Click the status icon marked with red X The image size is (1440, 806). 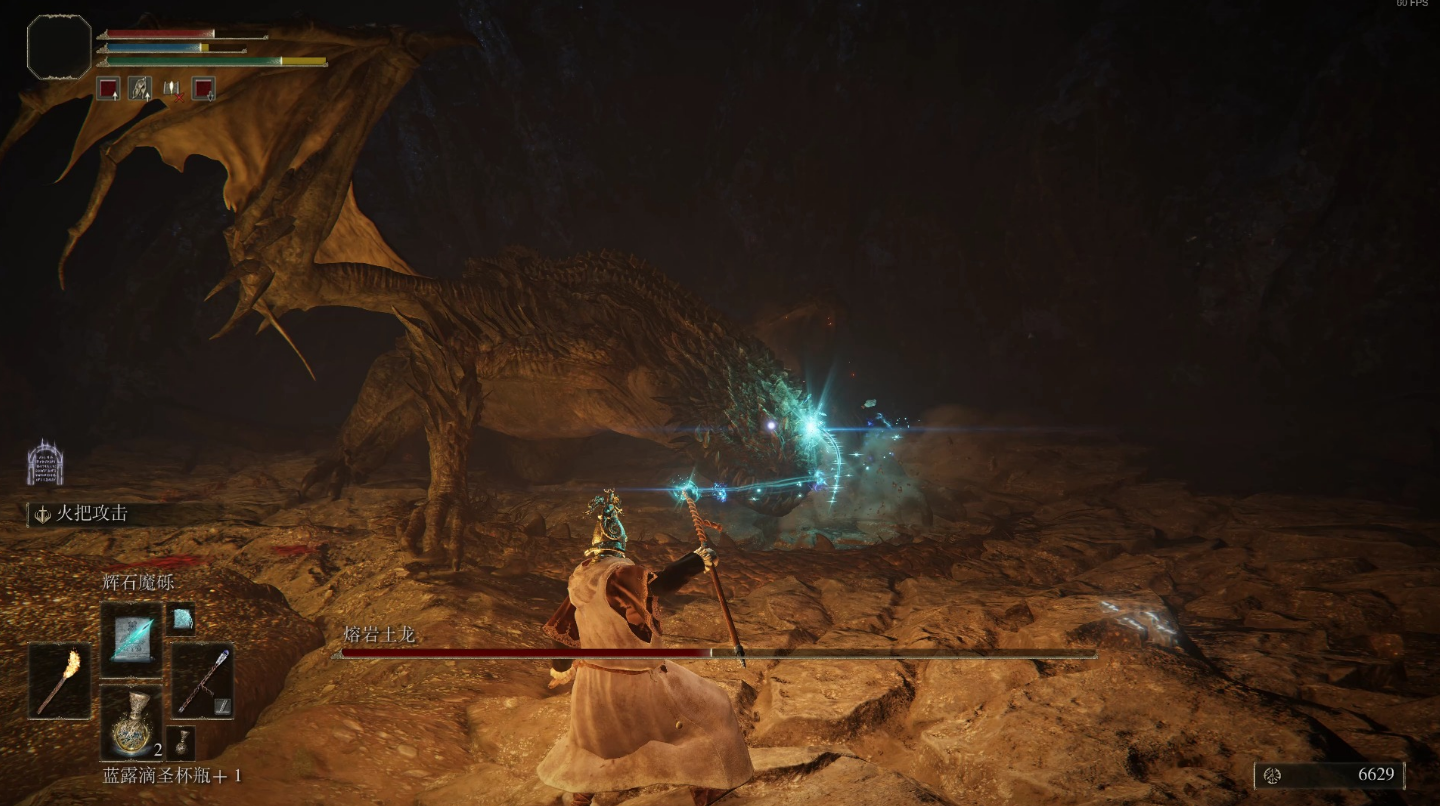tap(172, 88)
